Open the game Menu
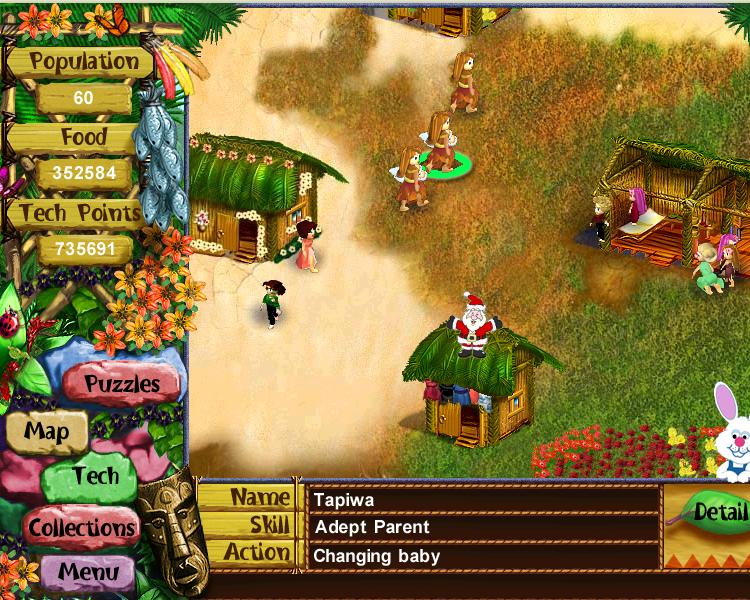The image size is (750, 600). tap(93, 573)
